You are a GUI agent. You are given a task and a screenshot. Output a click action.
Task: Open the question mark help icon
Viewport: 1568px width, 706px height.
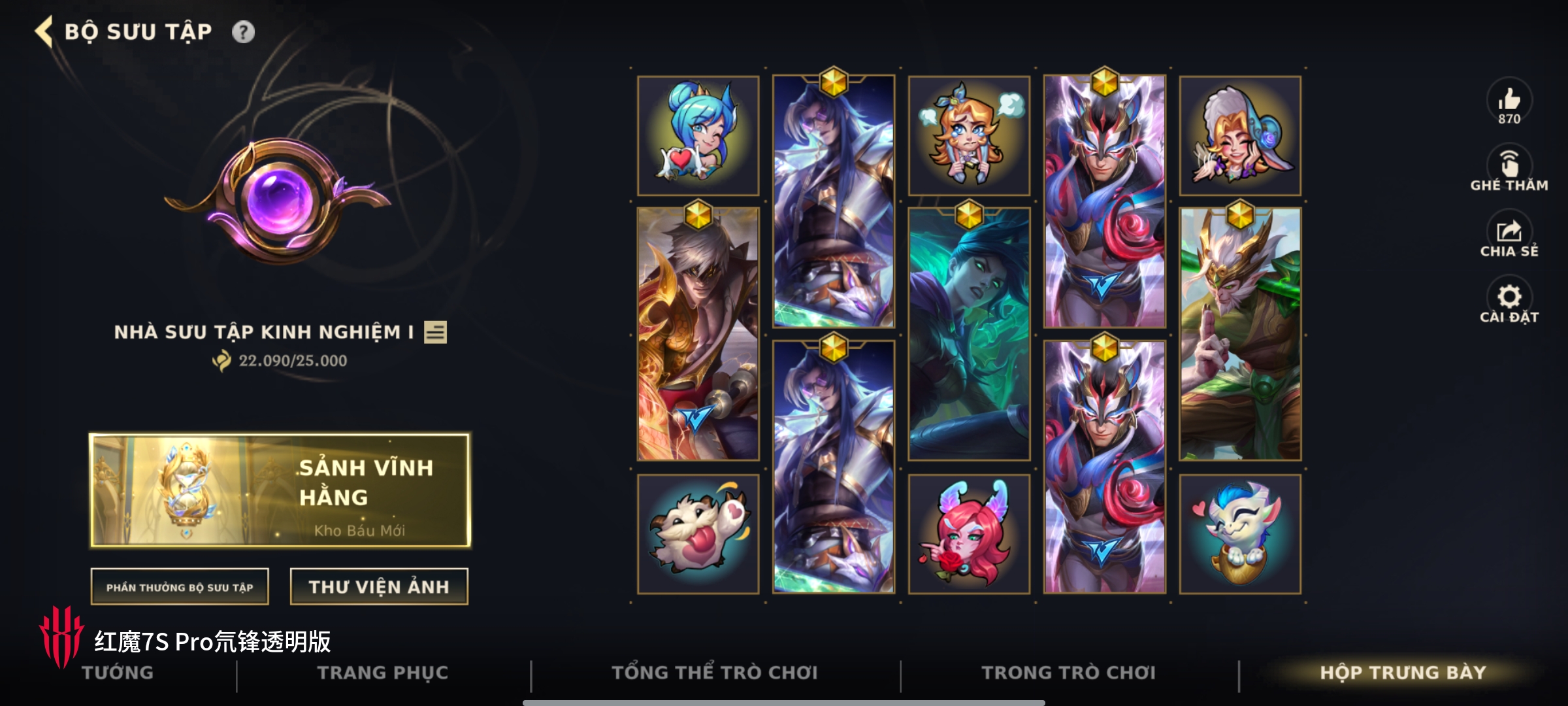pyautogui.click(x=243, y=32)
